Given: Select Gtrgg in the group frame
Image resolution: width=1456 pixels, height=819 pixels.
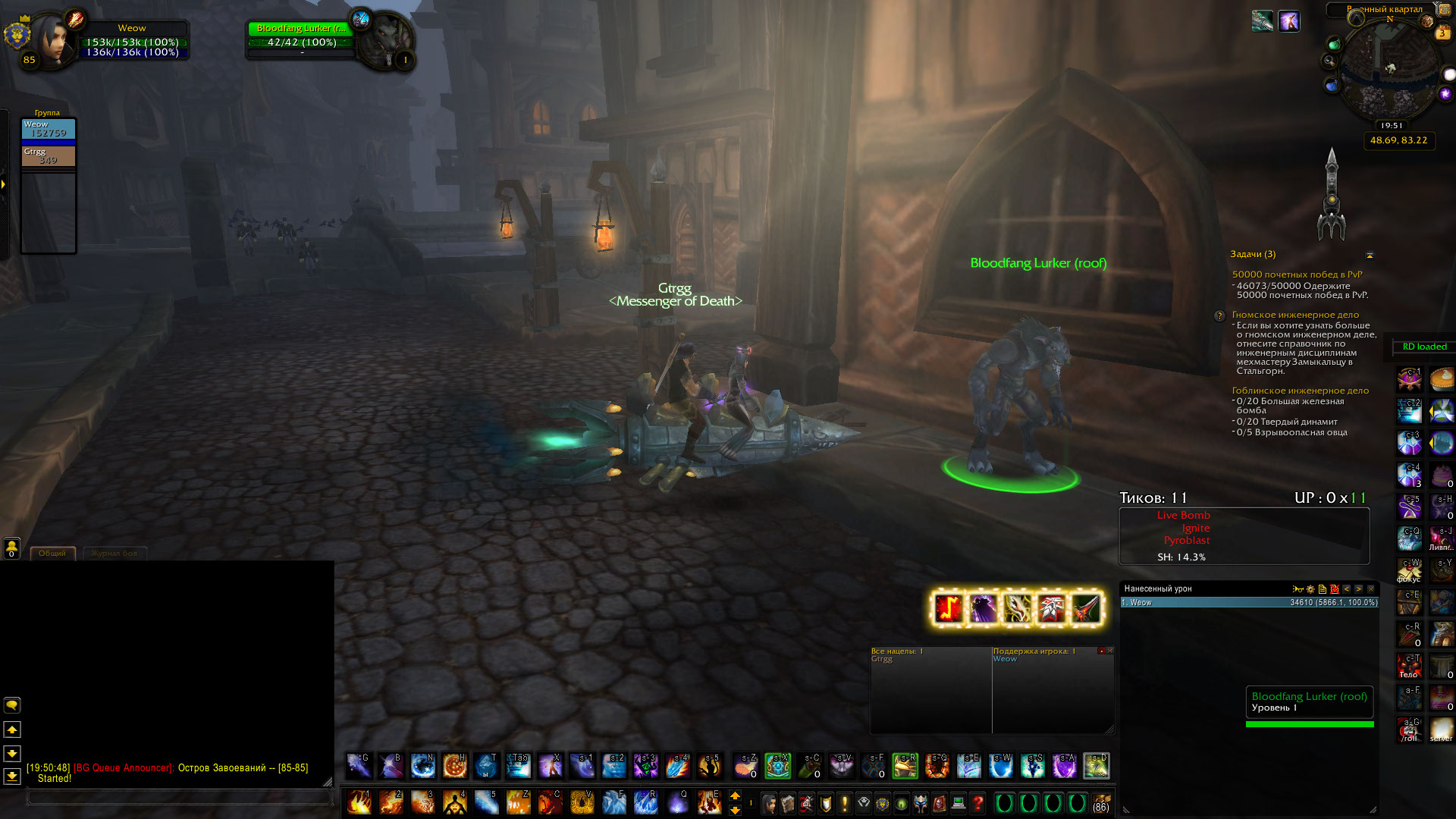Looking at the screenshot, I should 48,155.
